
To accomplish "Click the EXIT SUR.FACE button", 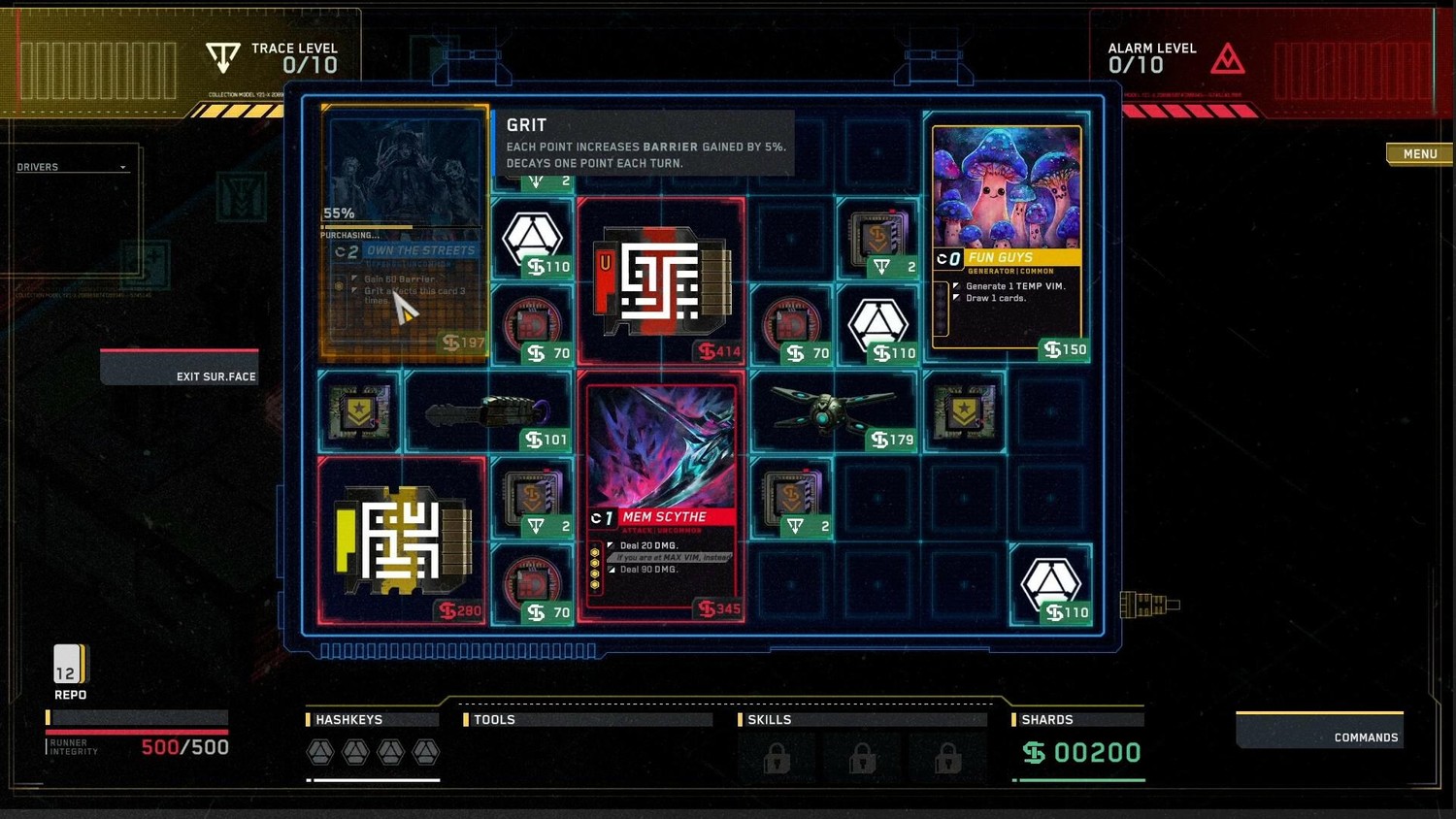I will pyautogui.click(x=181, y=368).
